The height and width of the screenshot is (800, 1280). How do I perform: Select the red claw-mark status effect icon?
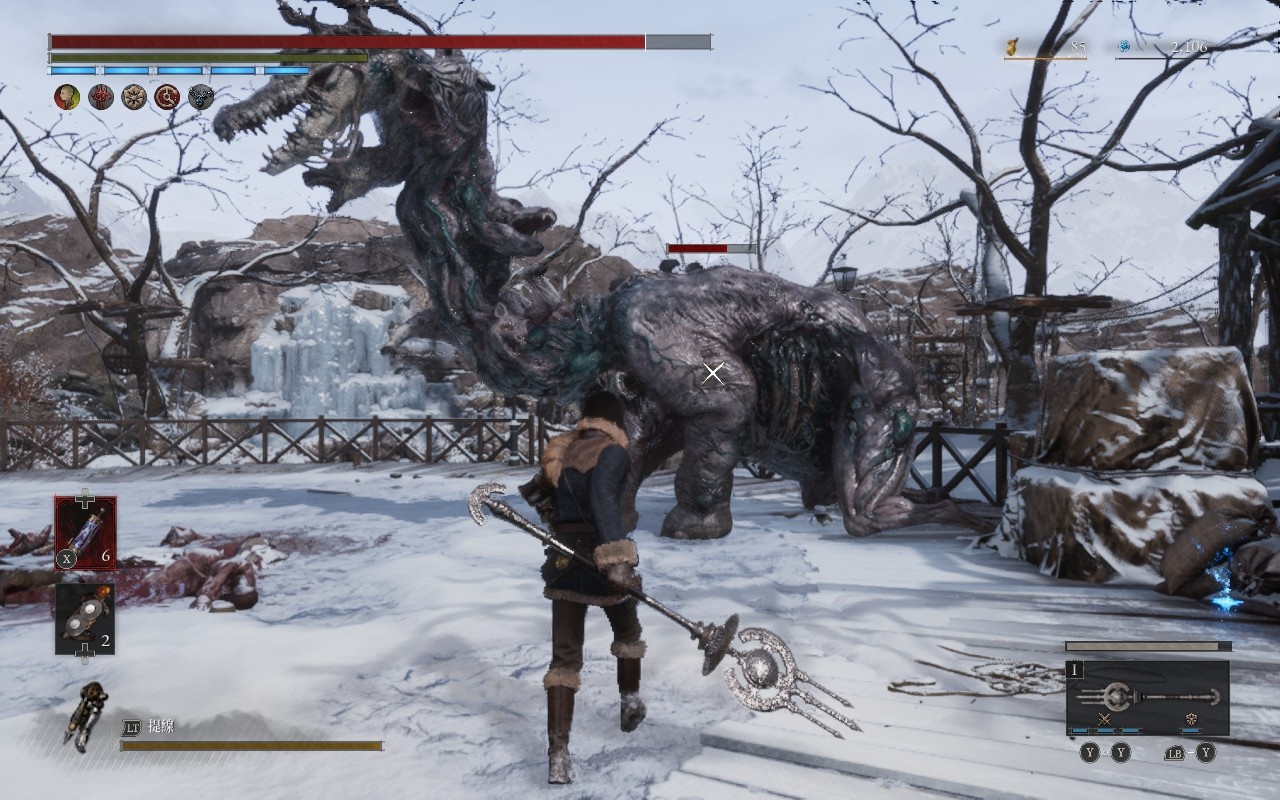coord(101,97)
